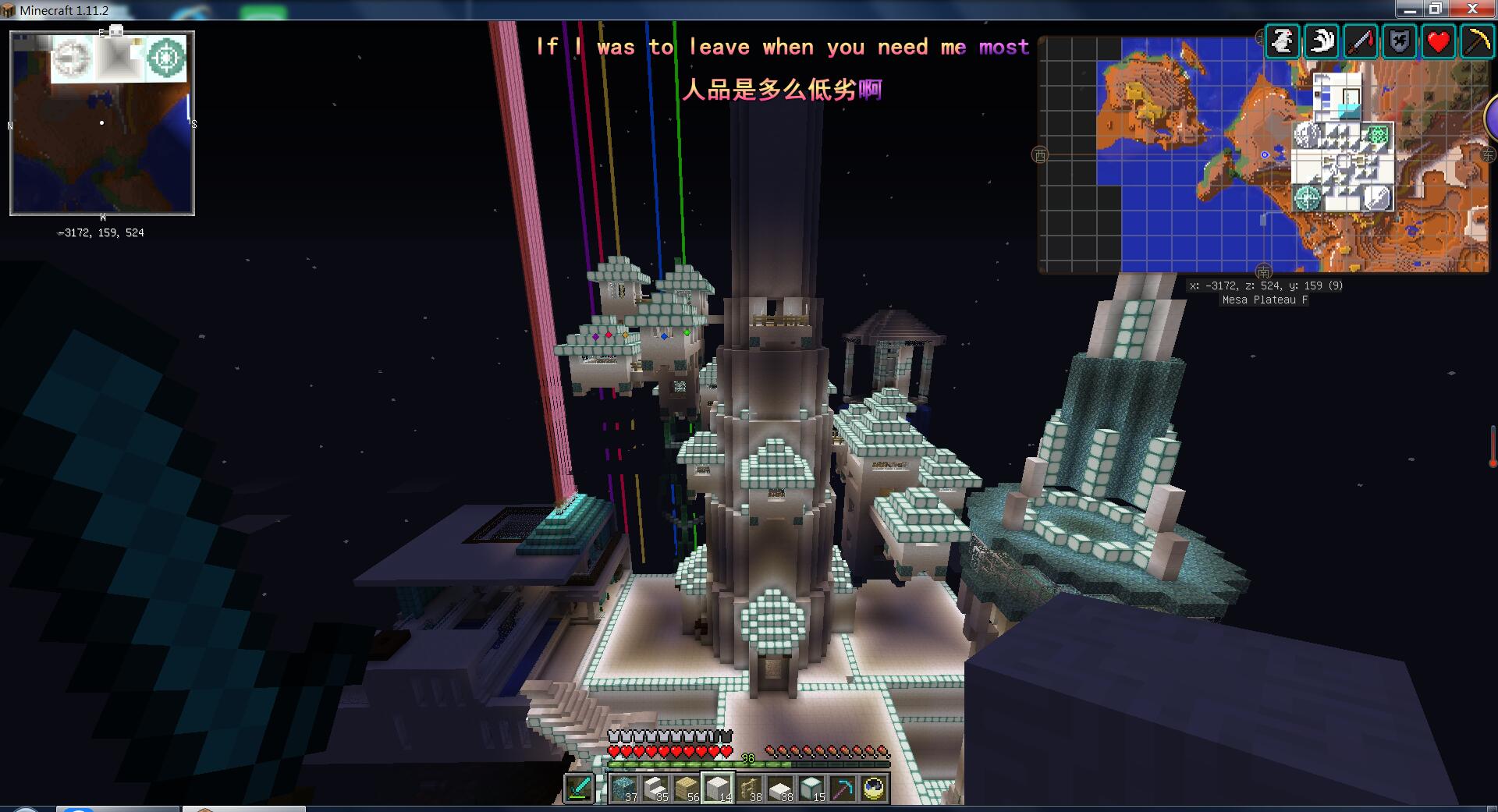This screenshot has height=812, width=1498.
Task: Choose the wooden fence hotbar slot
Action: point(749,788)
